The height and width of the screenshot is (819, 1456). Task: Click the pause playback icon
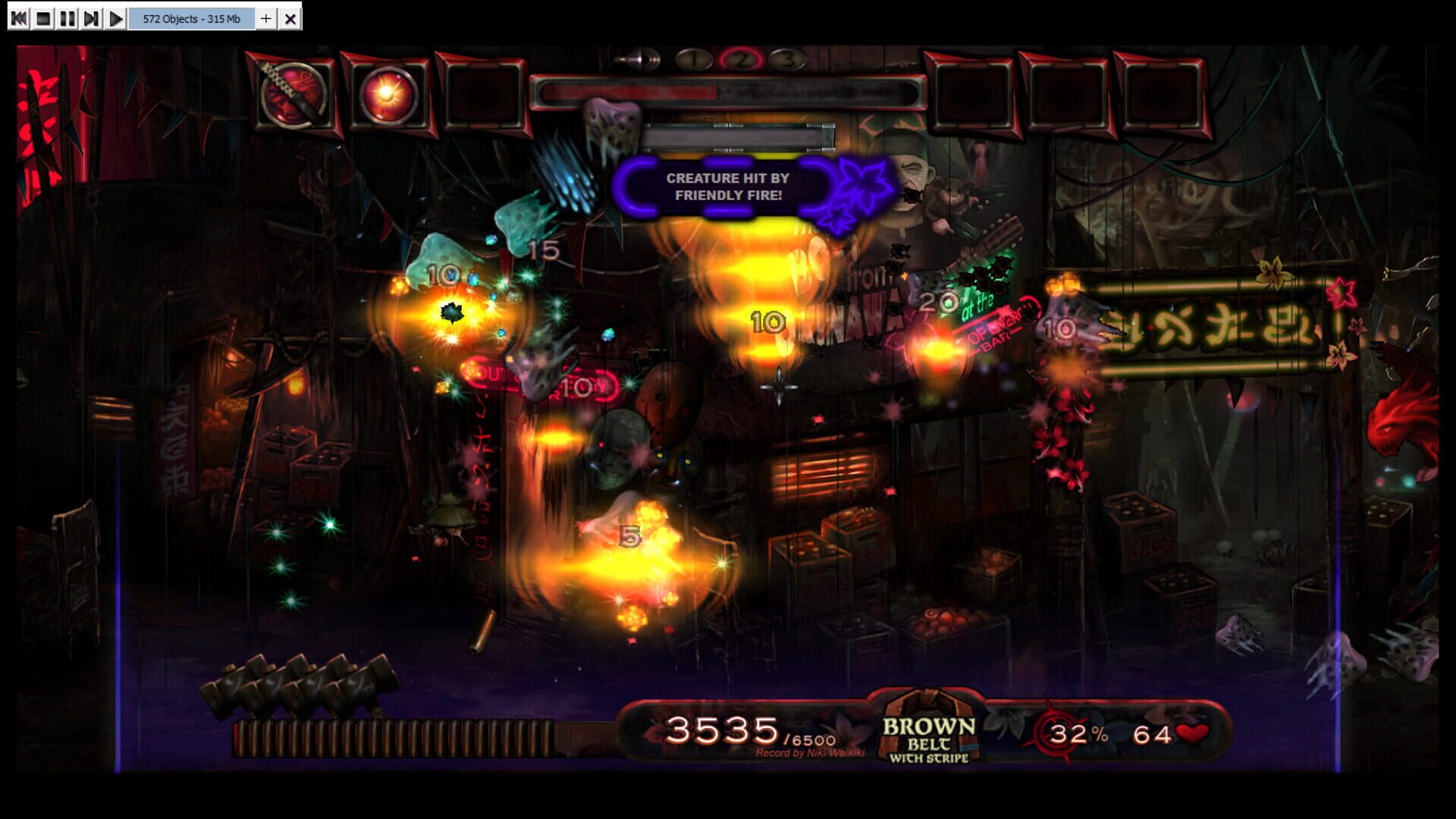67,18
